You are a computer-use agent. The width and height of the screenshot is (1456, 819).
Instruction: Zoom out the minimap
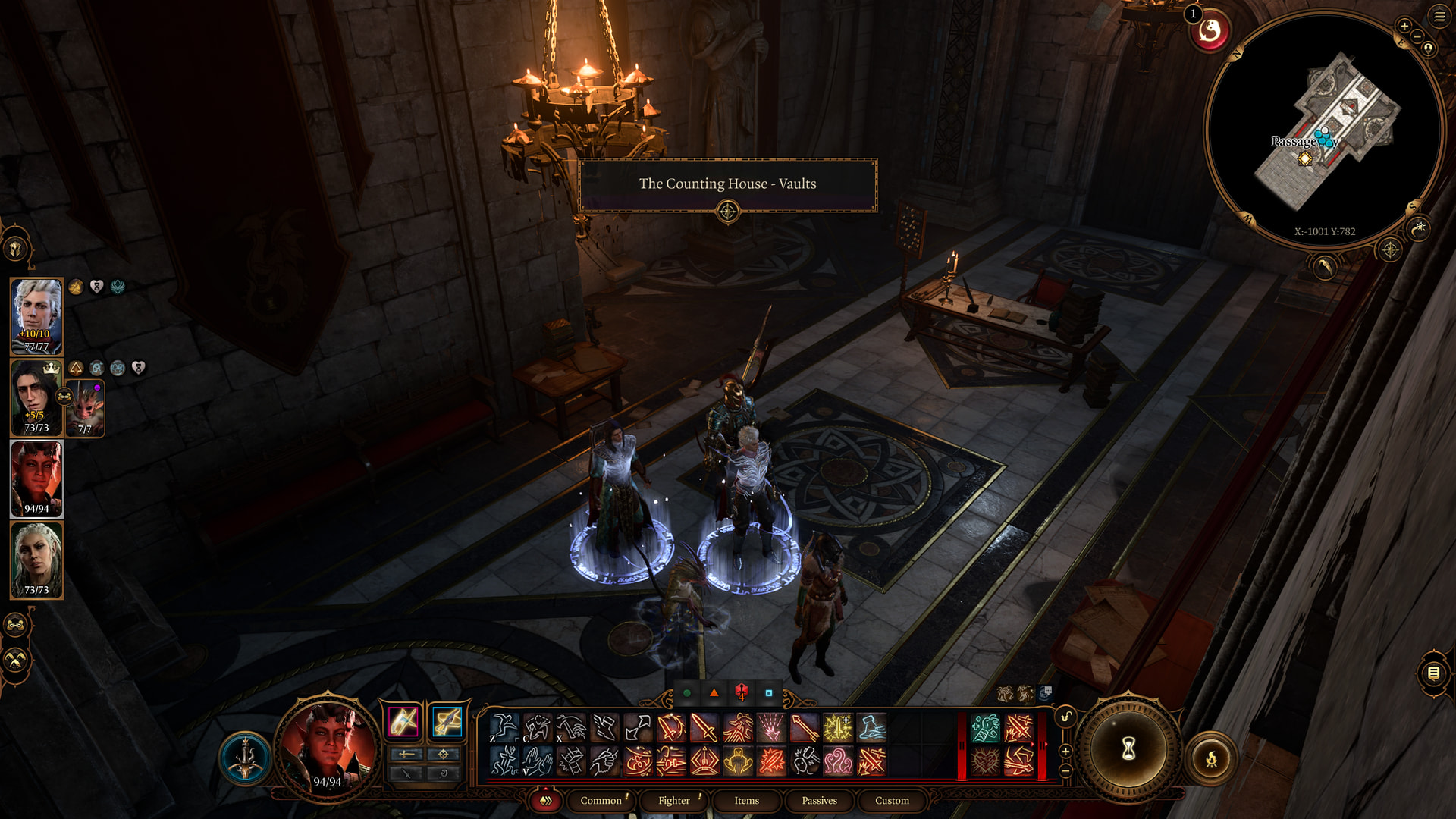coord(1417,36)
